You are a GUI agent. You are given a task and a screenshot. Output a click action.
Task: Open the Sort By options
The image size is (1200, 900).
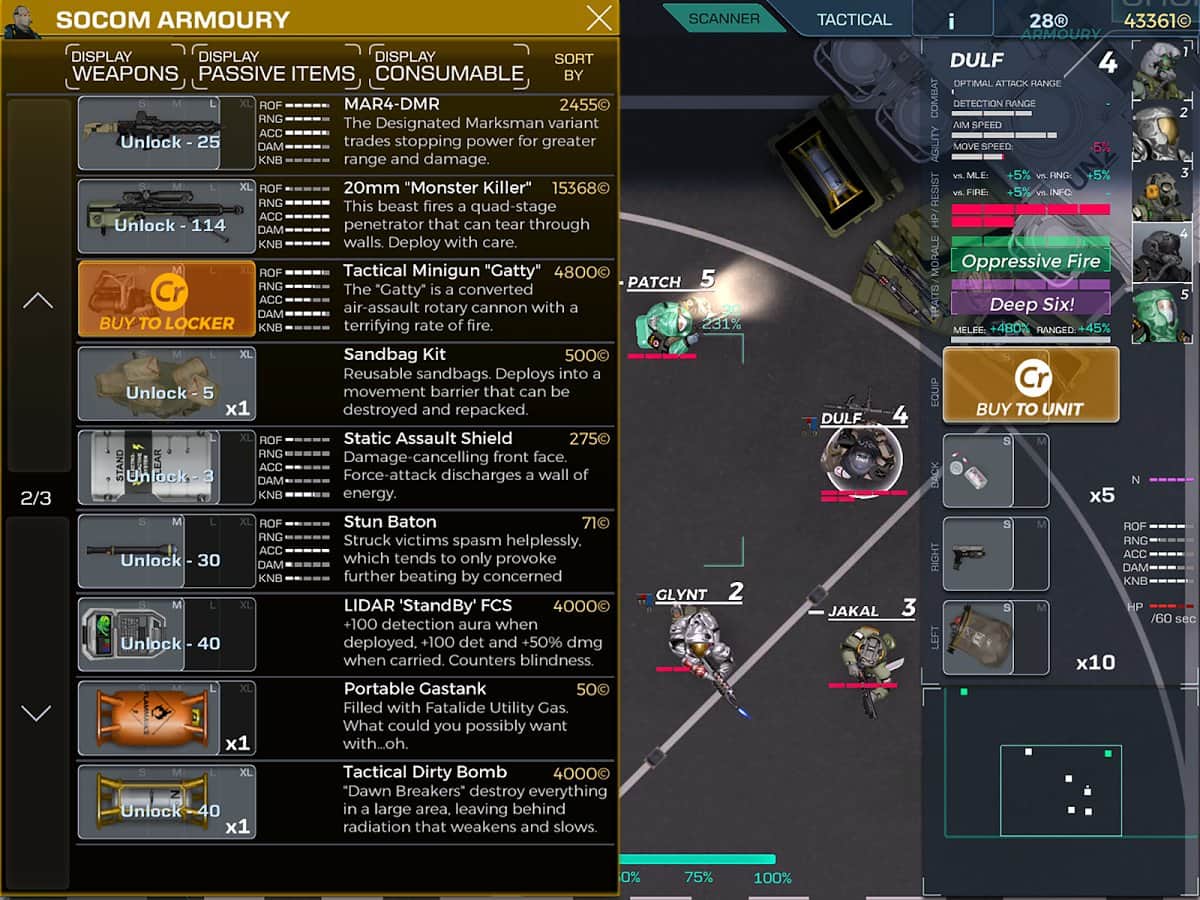coord(573,66)
